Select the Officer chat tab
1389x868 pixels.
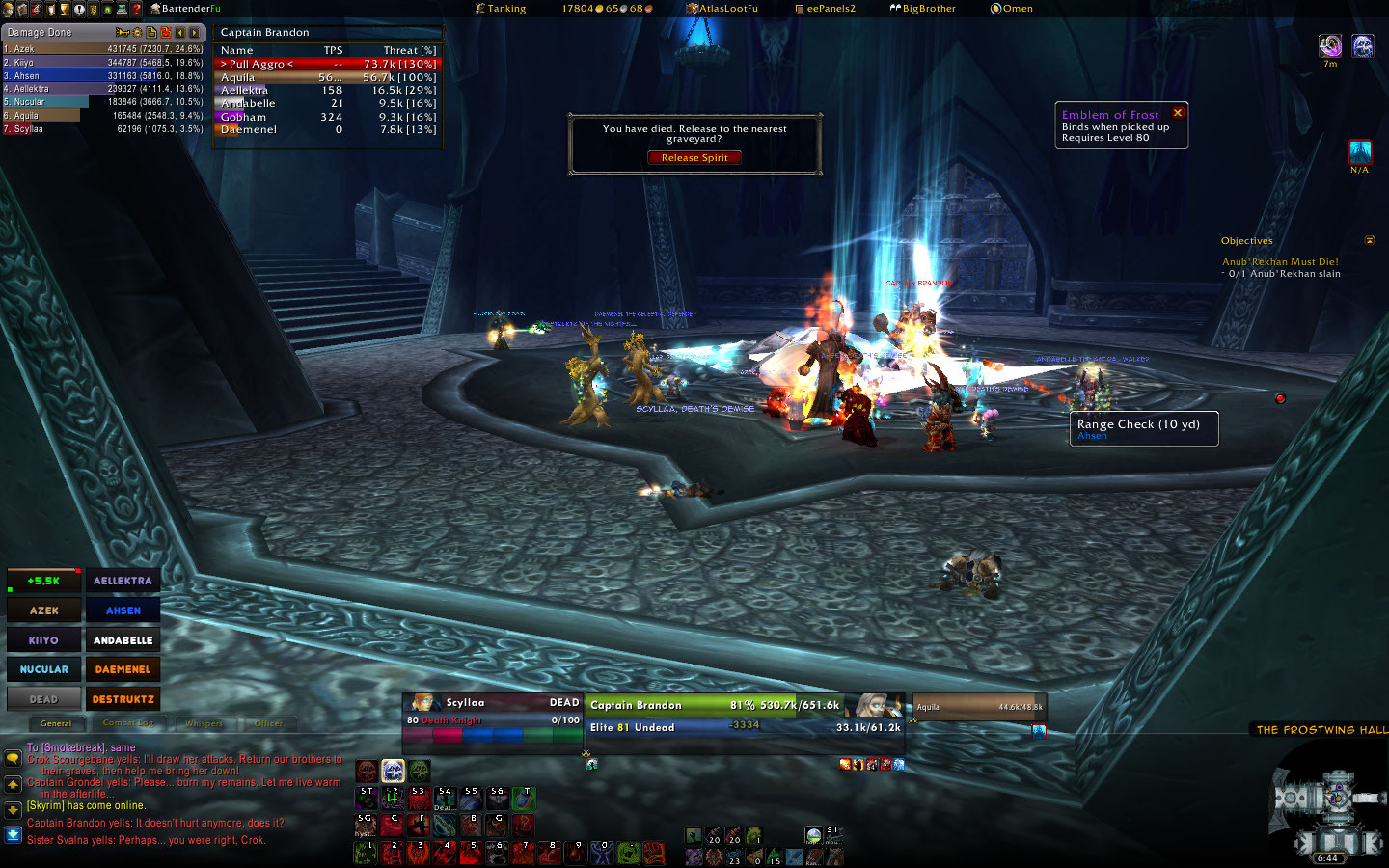click(x=268, y=723)
